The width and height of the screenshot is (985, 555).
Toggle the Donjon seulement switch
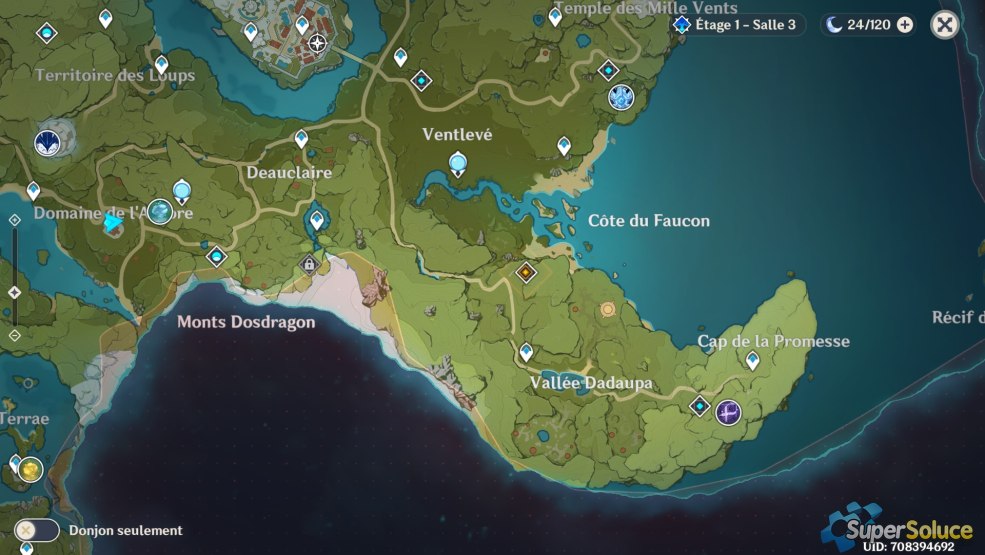(37, 530)
